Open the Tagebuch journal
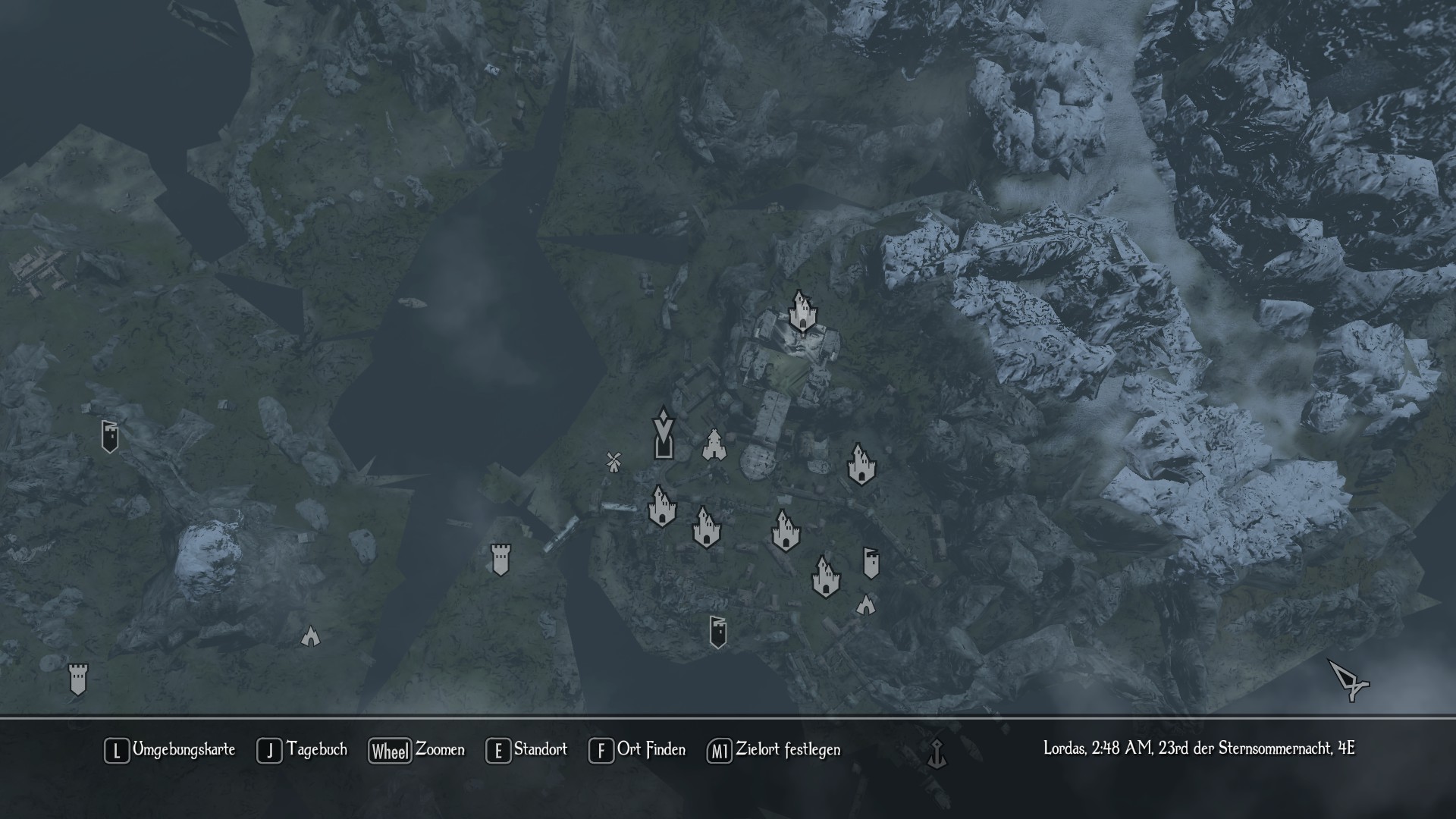Screen dimensions: 1456x819 click(302, 750)
